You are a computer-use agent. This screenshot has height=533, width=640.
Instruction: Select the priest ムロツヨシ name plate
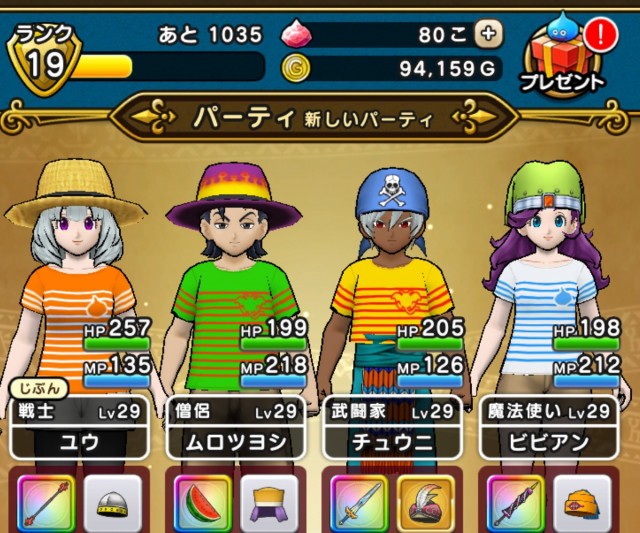coord(237,429)
